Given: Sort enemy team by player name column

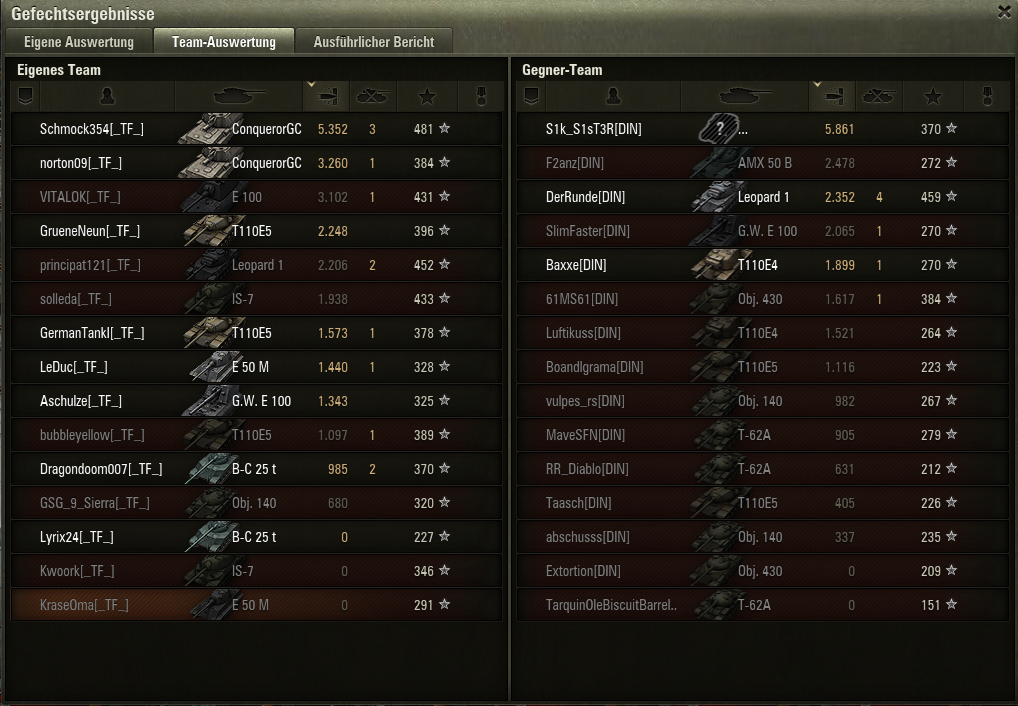Looking at the screenshot, I should tap(614, 96).
